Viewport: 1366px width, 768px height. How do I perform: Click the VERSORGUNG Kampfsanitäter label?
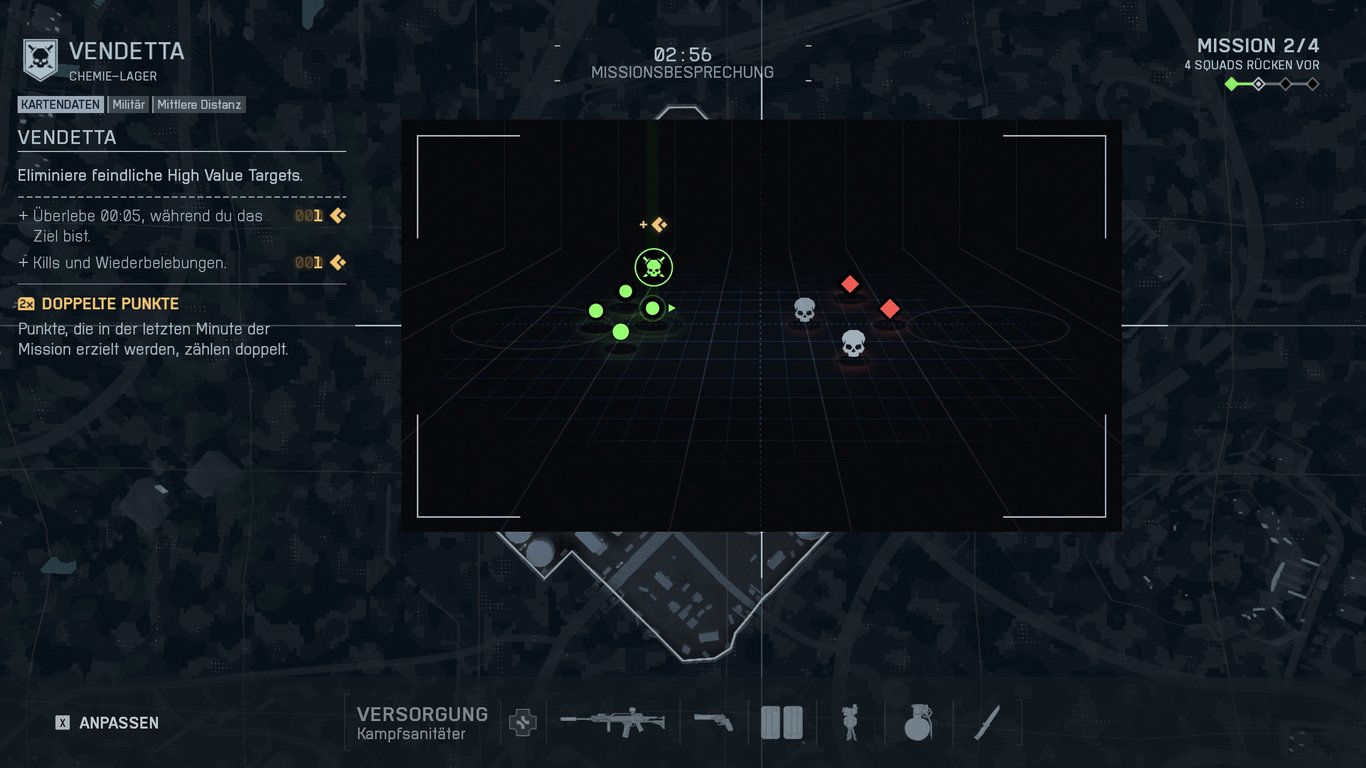point(422,721)
